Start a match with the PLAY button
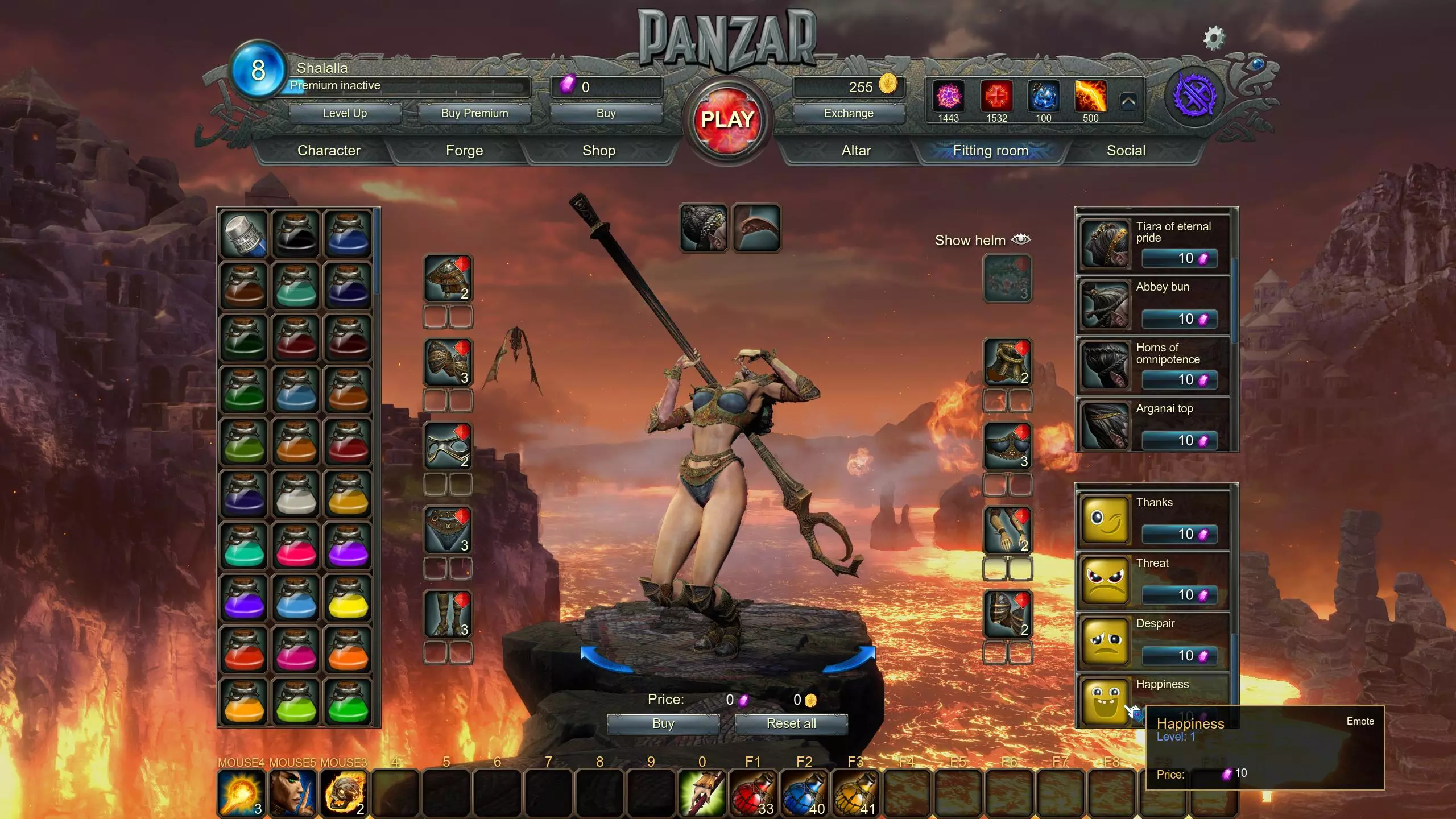The height and width of the screenshot is (819, 1456). [x=727, y=120]
